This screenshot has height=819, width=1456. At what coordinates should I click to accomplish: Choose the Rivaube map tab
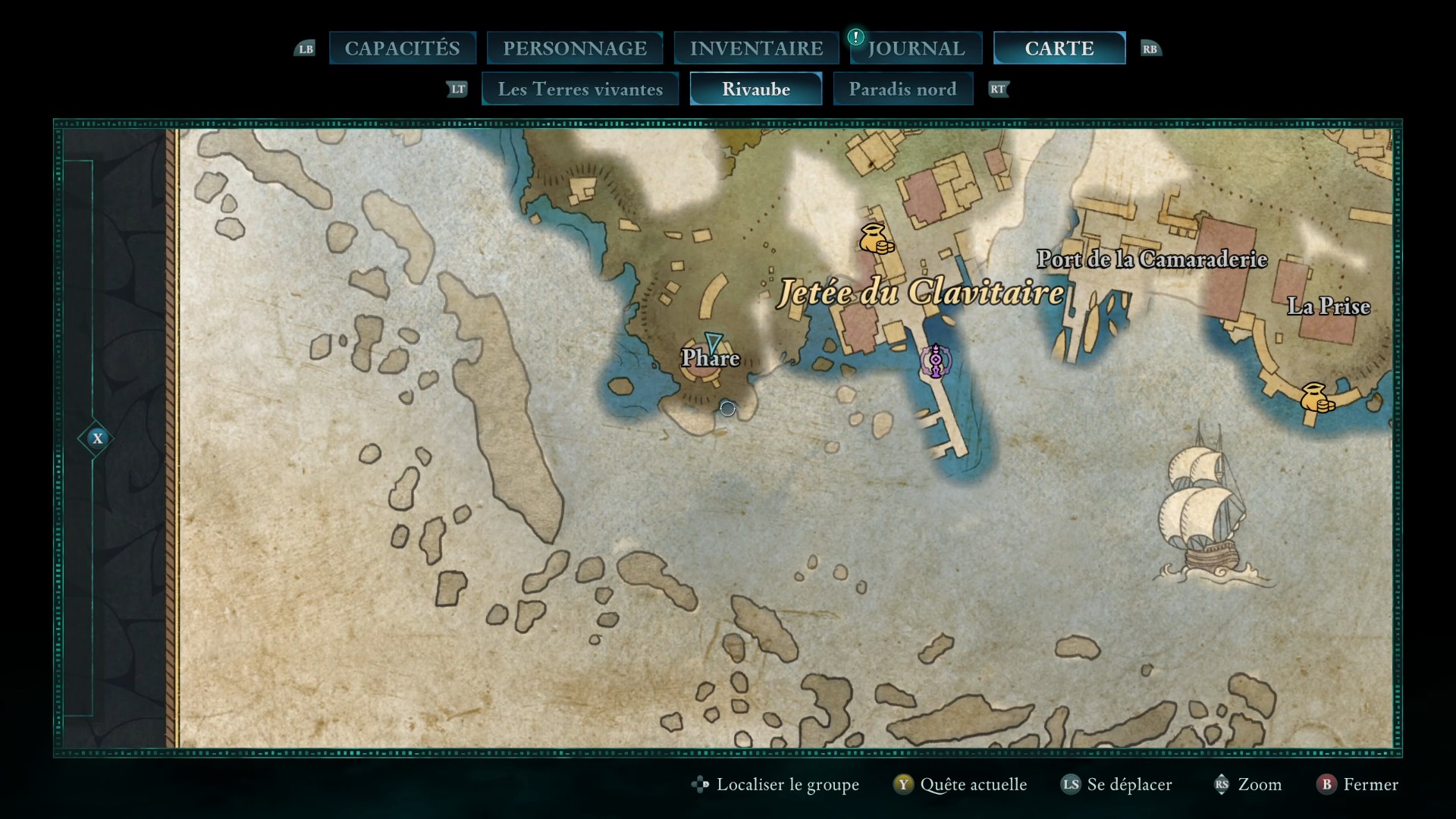pos(755,89)
